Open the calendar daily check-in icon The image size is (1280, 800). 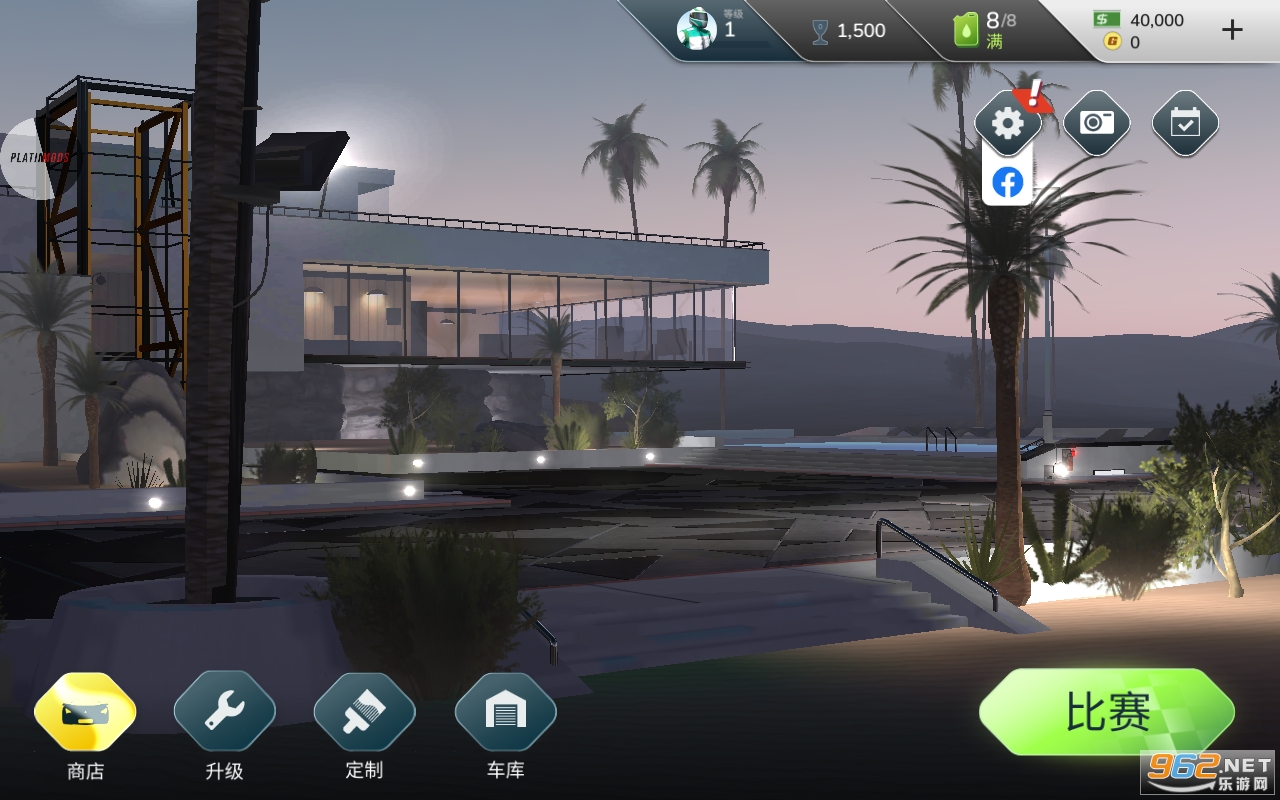click(1185, 123)
